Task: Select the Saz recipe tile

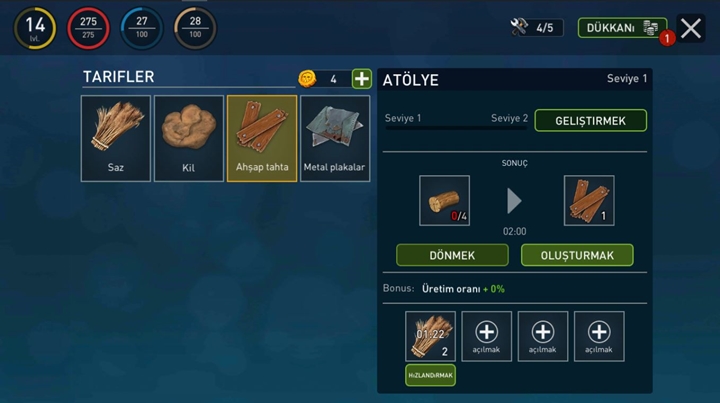Action: click(116, 138)
